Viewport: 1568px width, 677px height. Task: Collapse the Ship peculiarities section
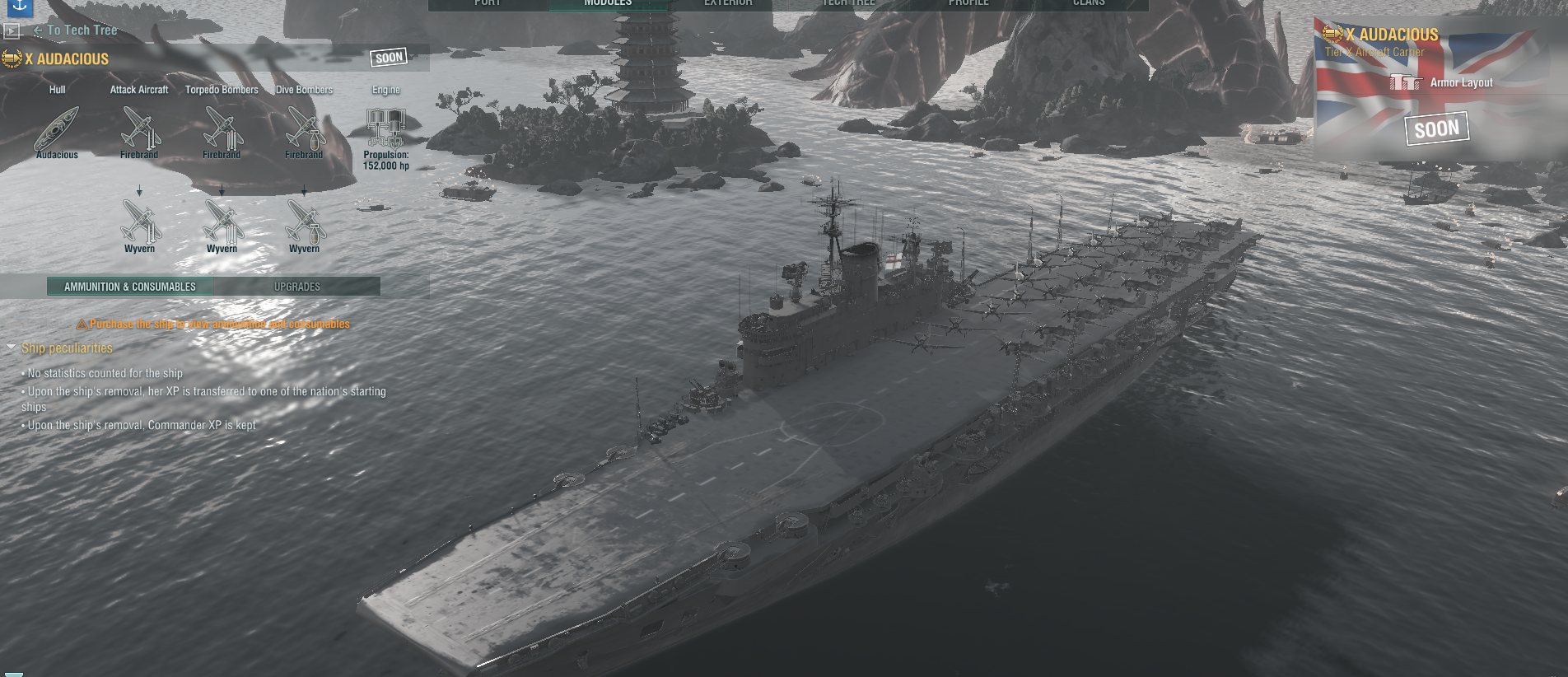(x=12, y=348)
